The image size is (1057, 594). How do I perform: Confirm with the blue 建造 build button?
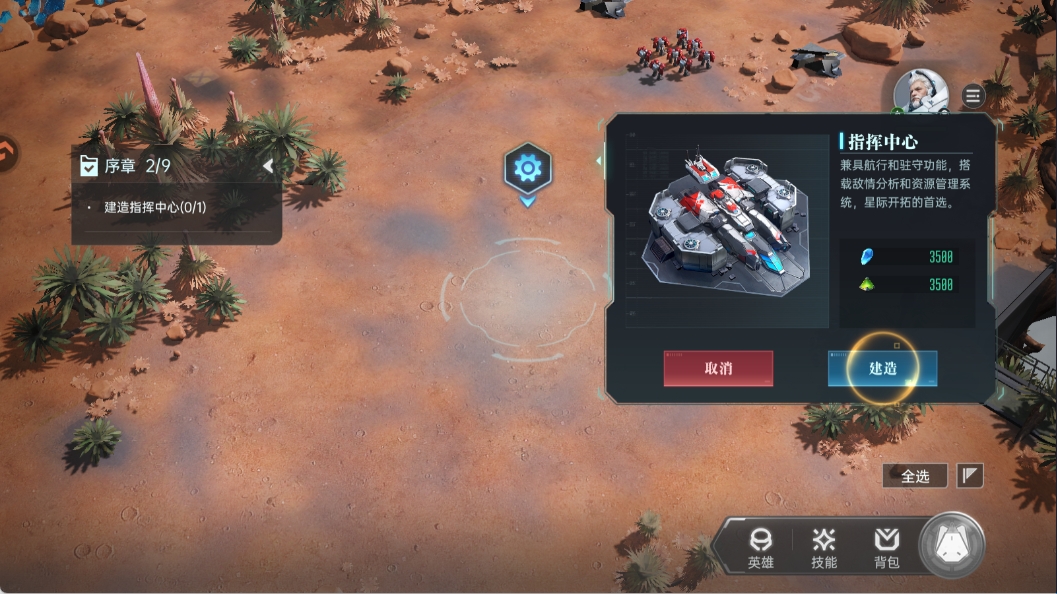tap(882, 368)
